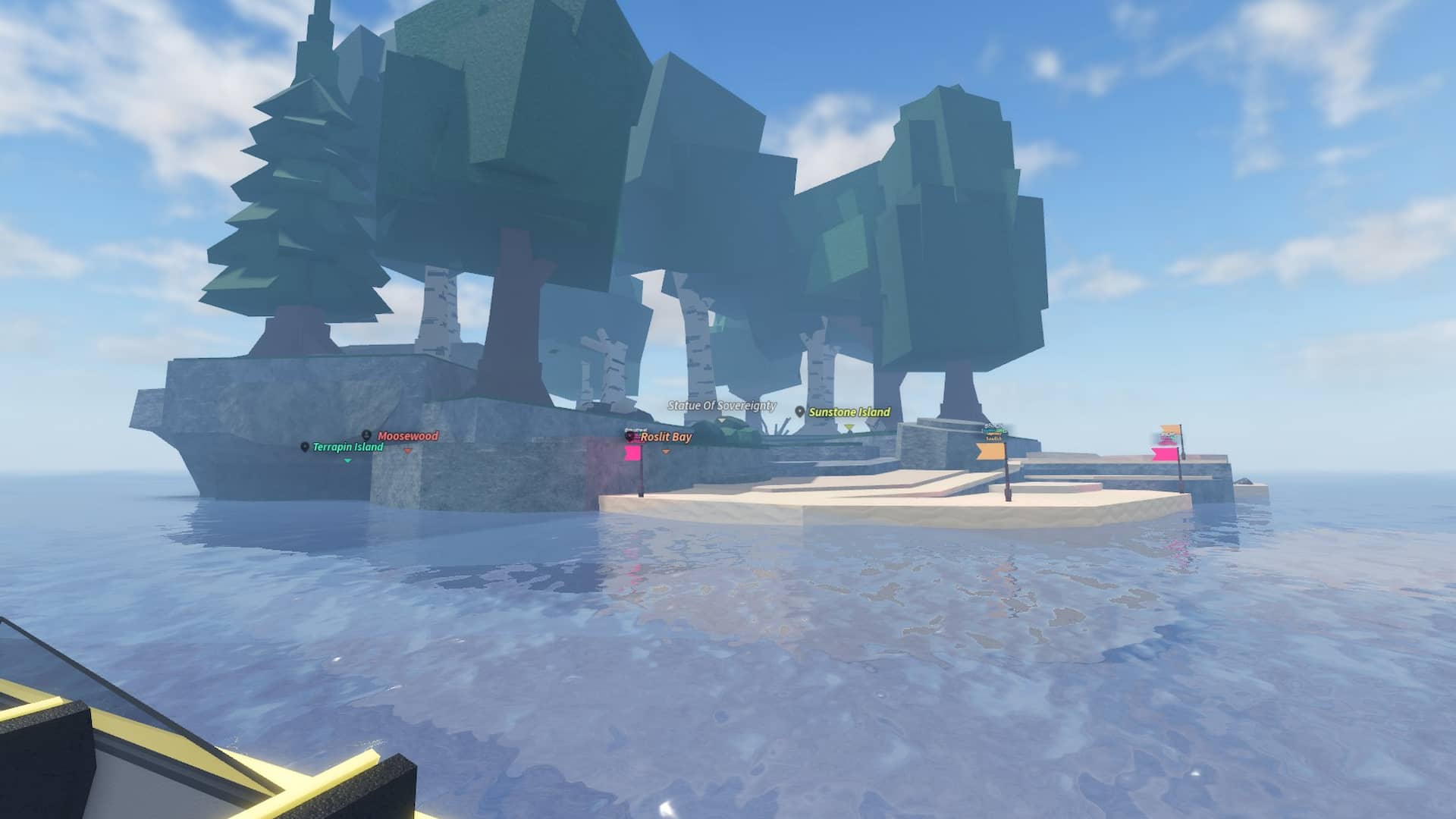Click the Moosewood label text

[x=407, y=435]
